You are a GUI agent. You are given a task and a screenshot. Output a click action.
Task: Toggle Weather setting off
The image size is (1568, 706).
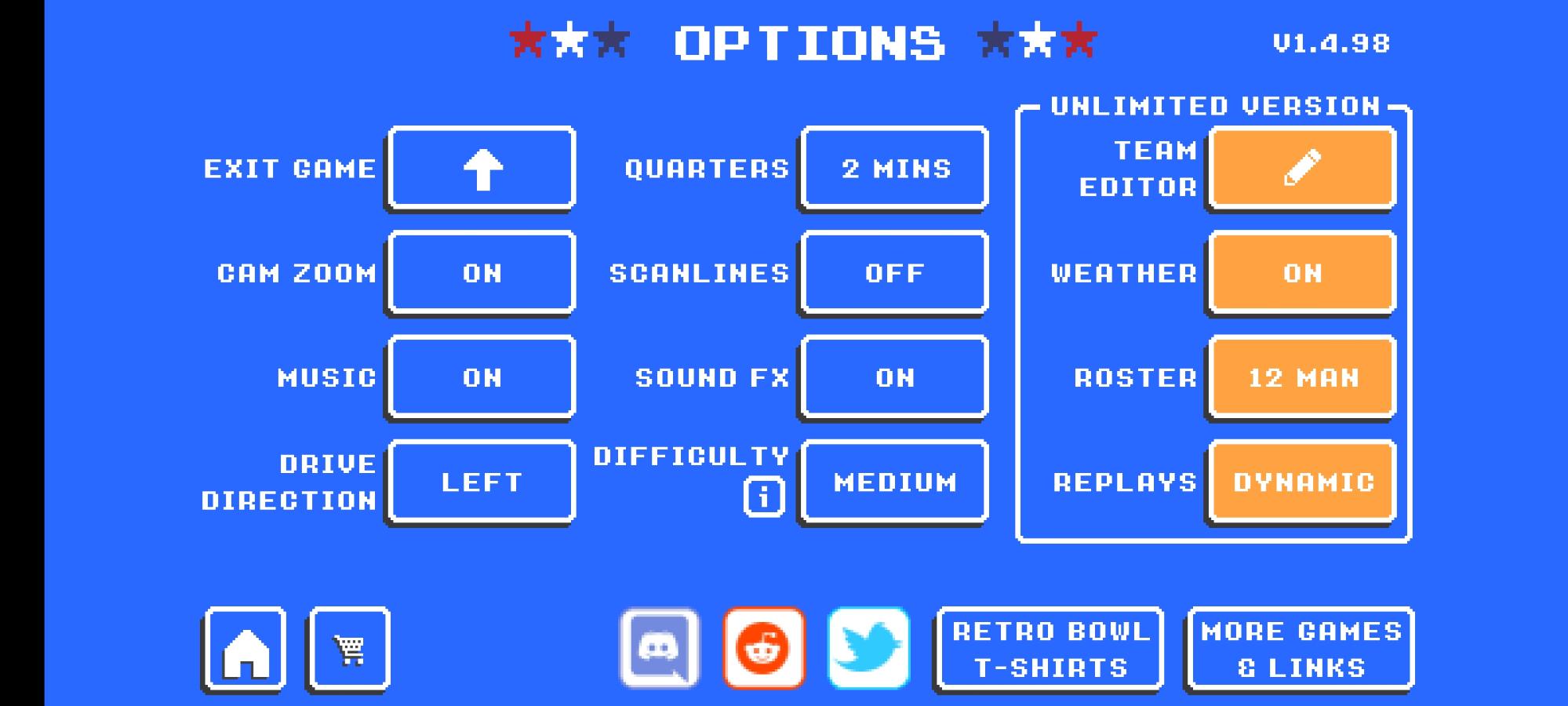pyautogui.click(x=1301, y=273)
